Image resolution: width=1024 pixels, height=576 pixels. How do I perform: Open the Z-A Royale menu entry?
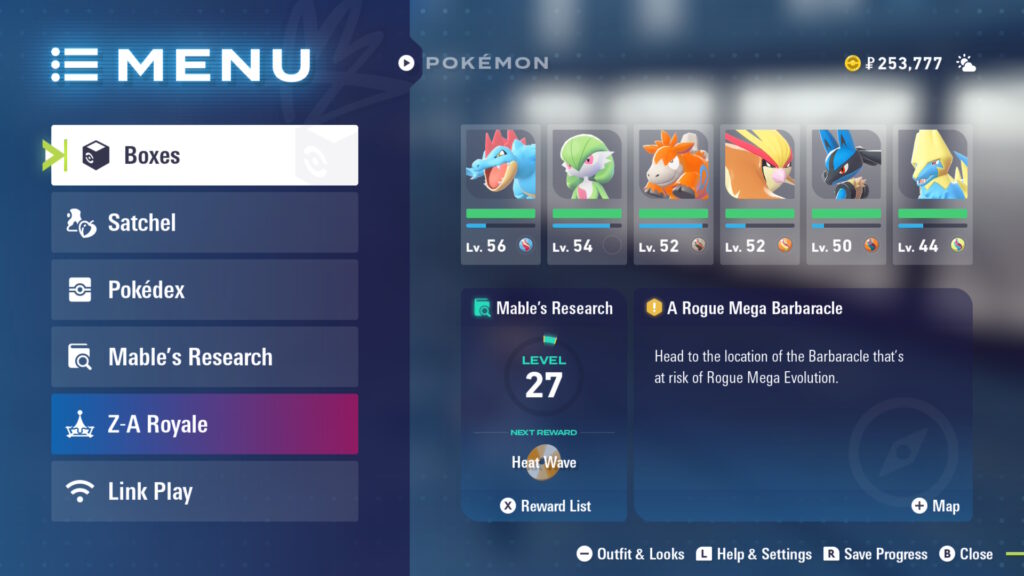204,424
